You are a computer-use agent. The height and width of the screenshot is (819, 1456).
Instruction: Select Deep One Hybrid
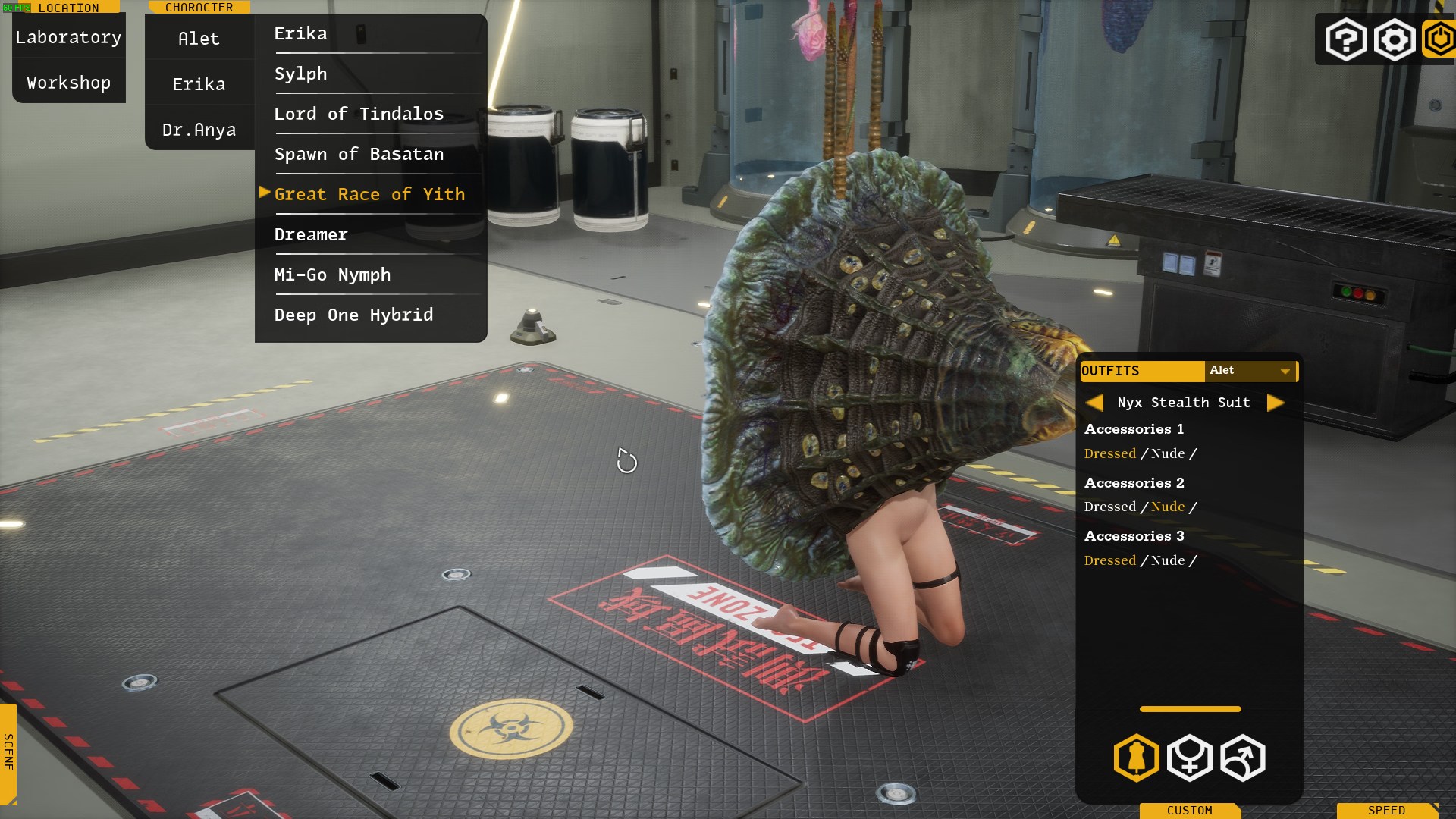coord(353,315)
